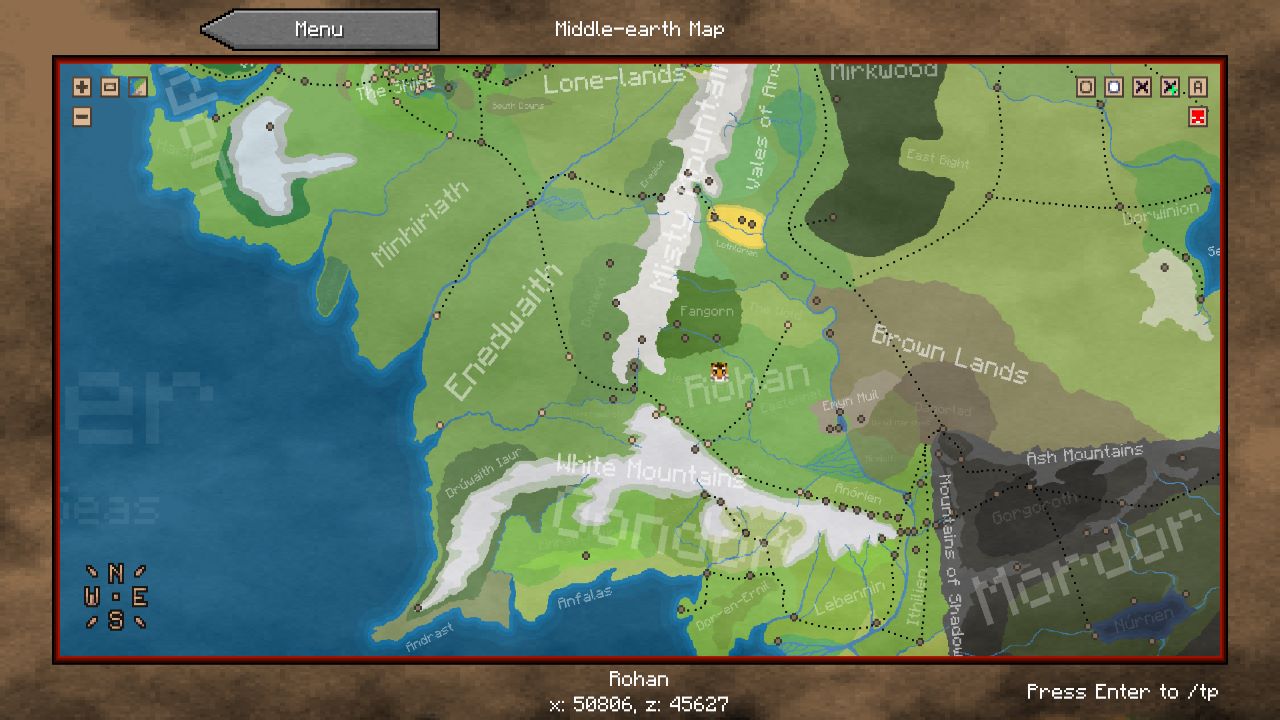1280x720 pixels.
Task: Add a marker with the green-plus X button
Action: pyautogui.click(x=1169, y=87)
